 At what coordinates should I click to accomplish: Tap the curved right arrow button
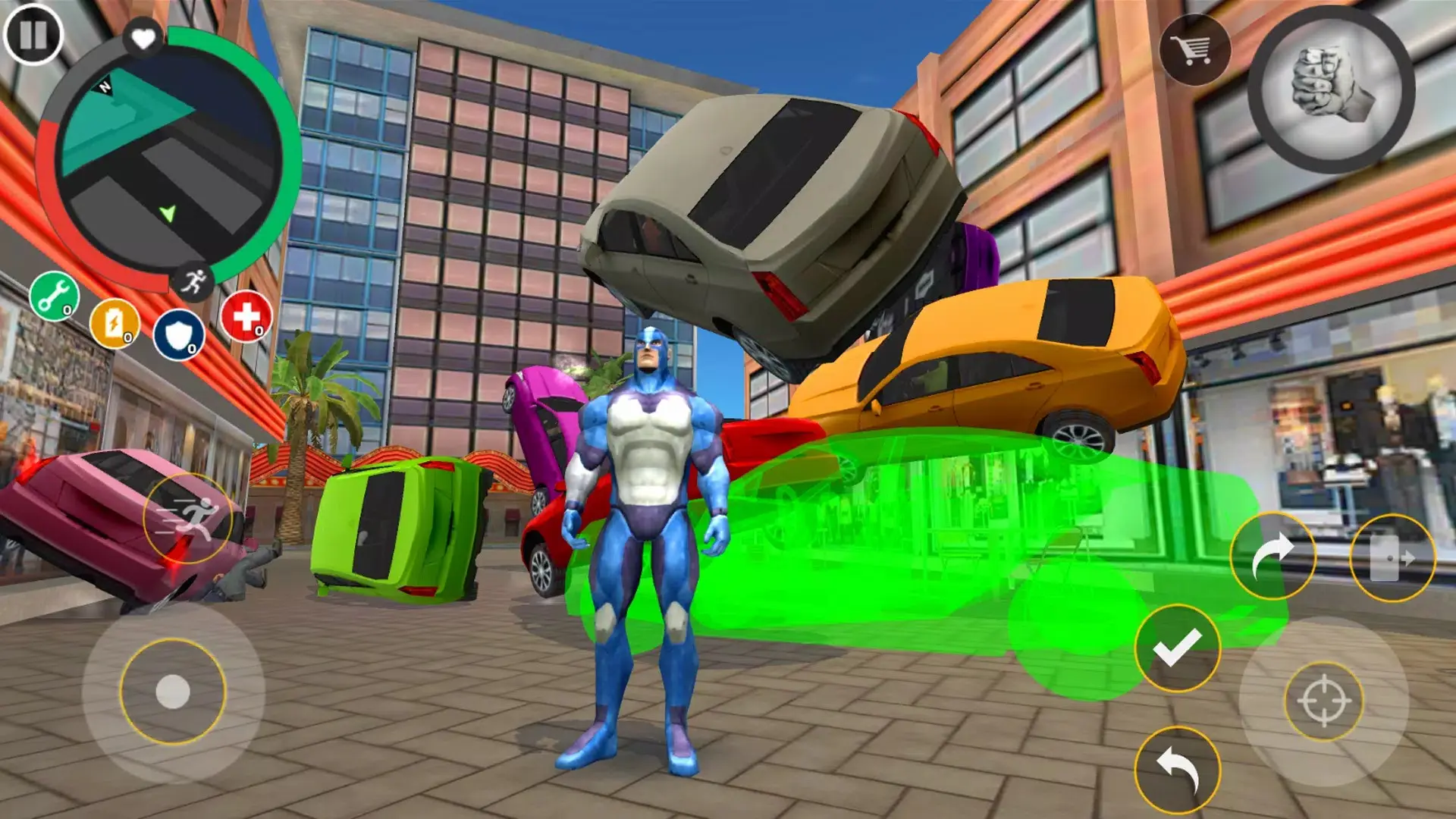pos(1272,556)
